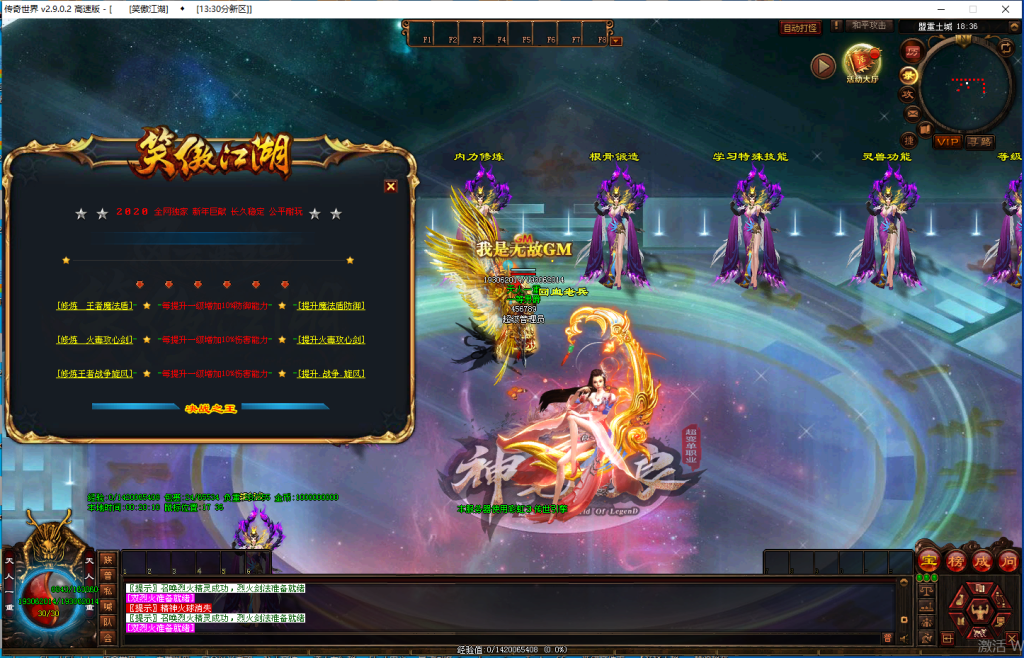Click the round play arrow button
This screenshot has height=658, width=1024.
click(823, 66)
